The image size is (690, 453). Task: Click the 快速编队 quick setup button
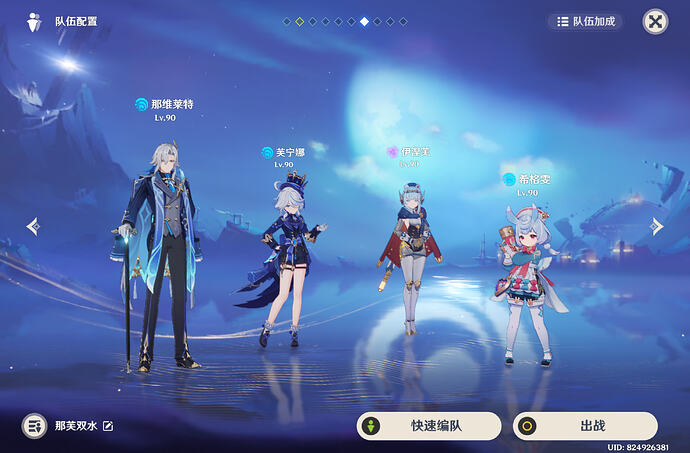(429, 426)
